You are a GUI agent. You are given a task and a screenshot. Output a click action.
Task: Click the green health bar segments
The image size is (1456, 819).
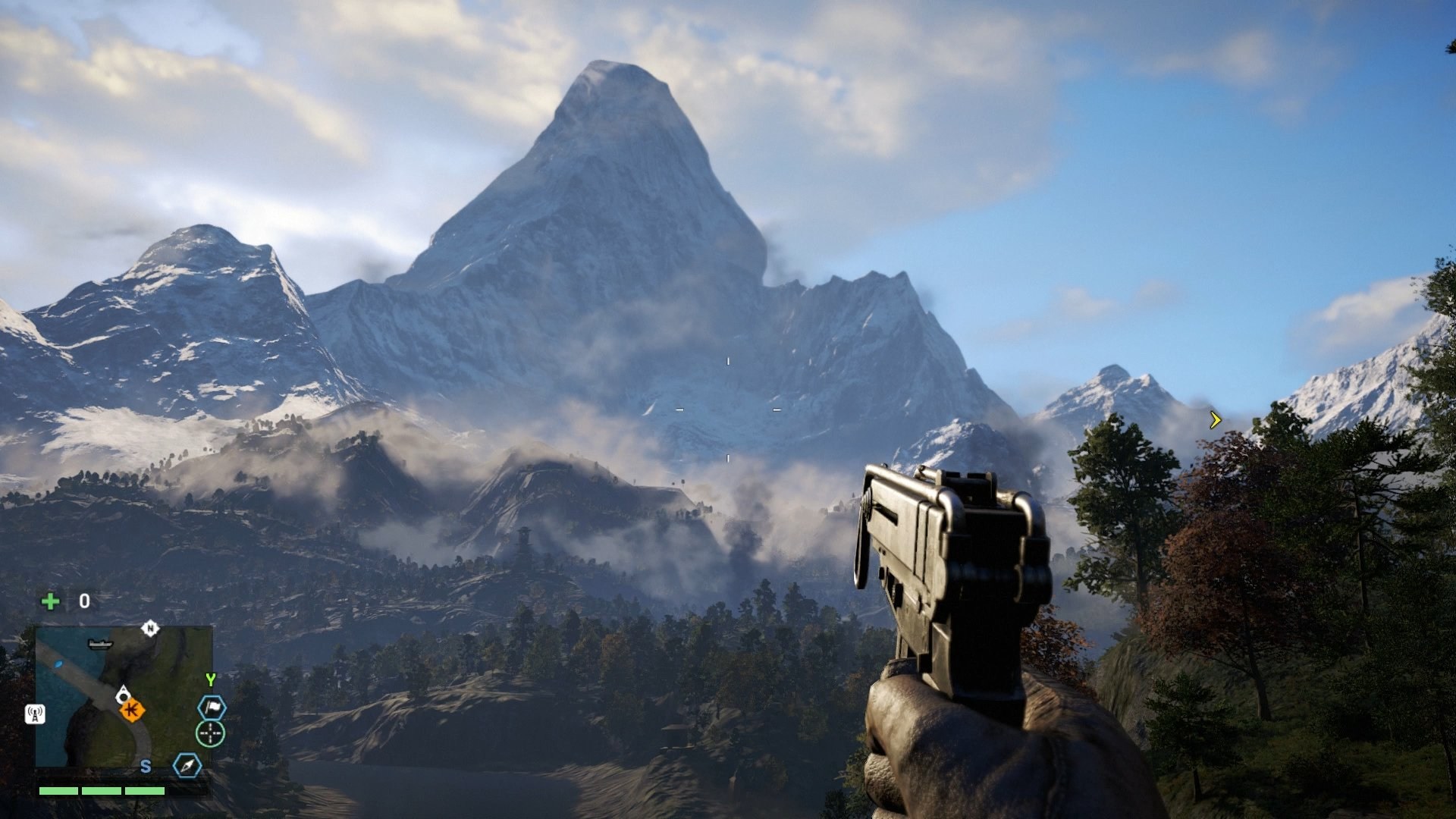(101, 791)
